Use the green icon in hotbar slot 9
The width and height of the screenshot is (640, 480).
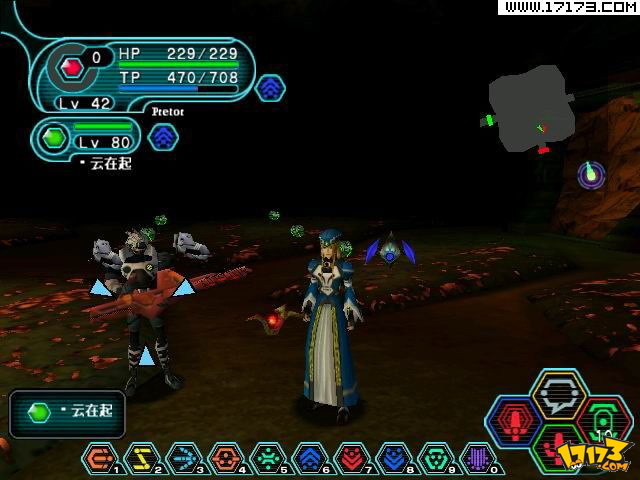[x=435, y=459]
